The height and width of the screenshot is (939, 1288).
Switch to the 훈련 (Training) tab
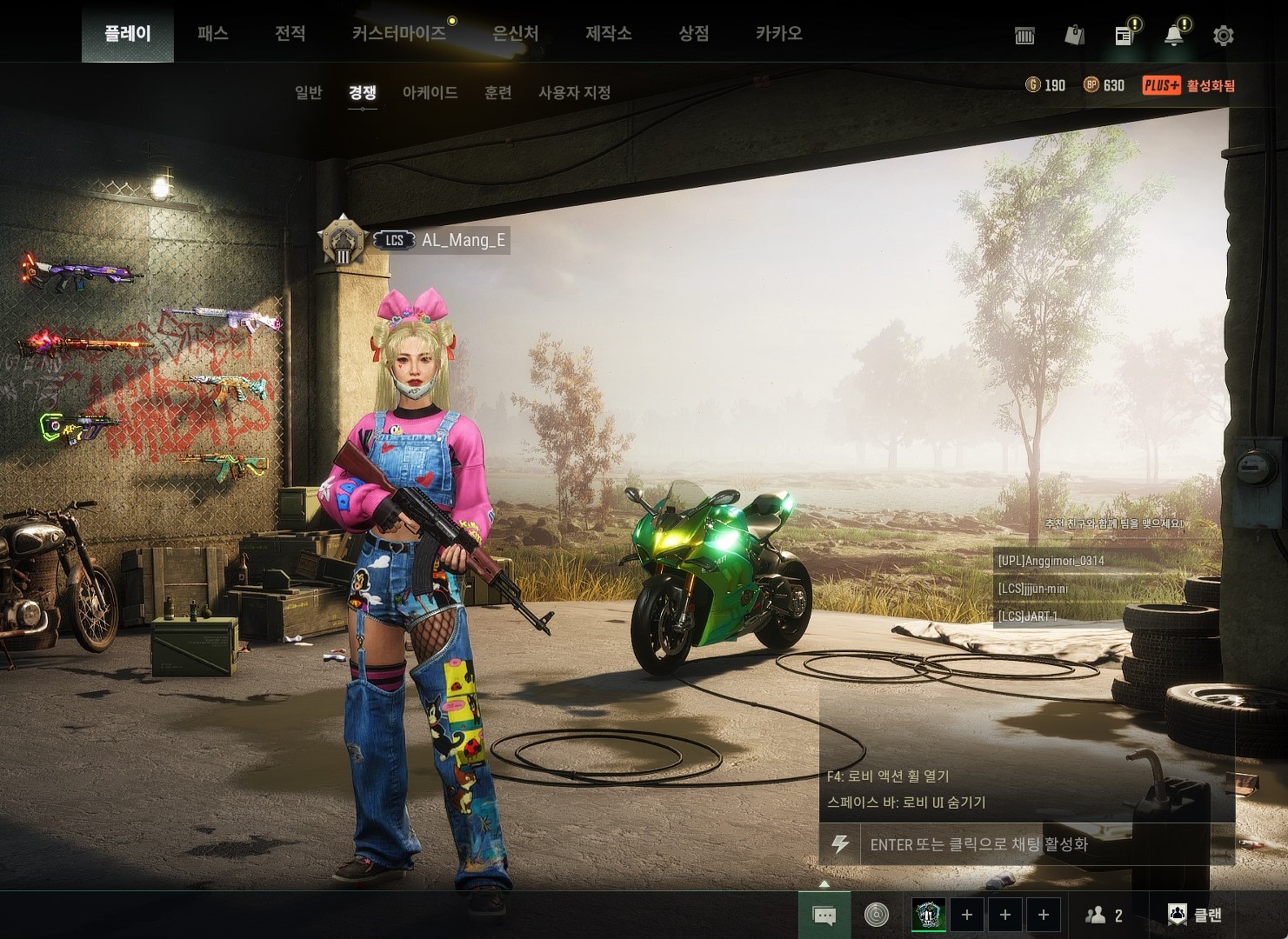coord(497,92)
